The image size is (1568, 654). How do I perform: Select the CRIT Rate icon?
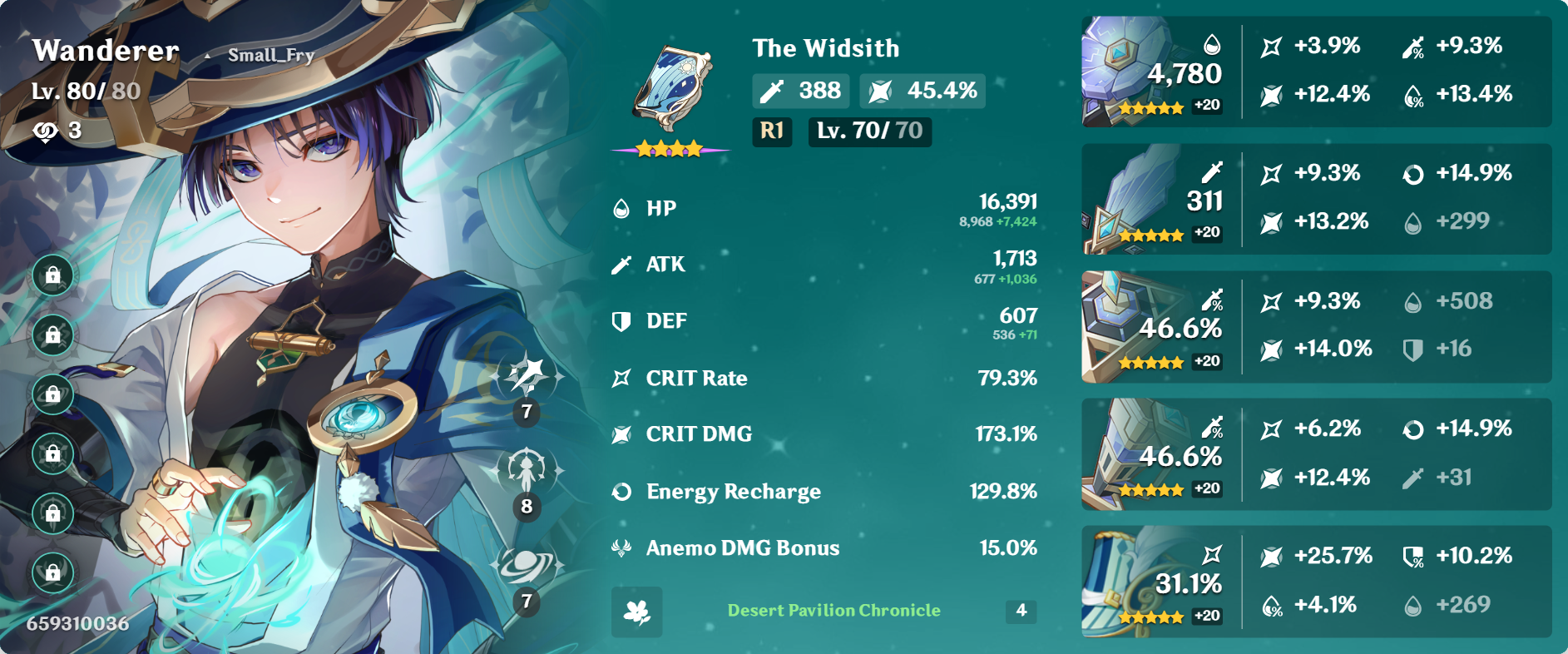620,377
